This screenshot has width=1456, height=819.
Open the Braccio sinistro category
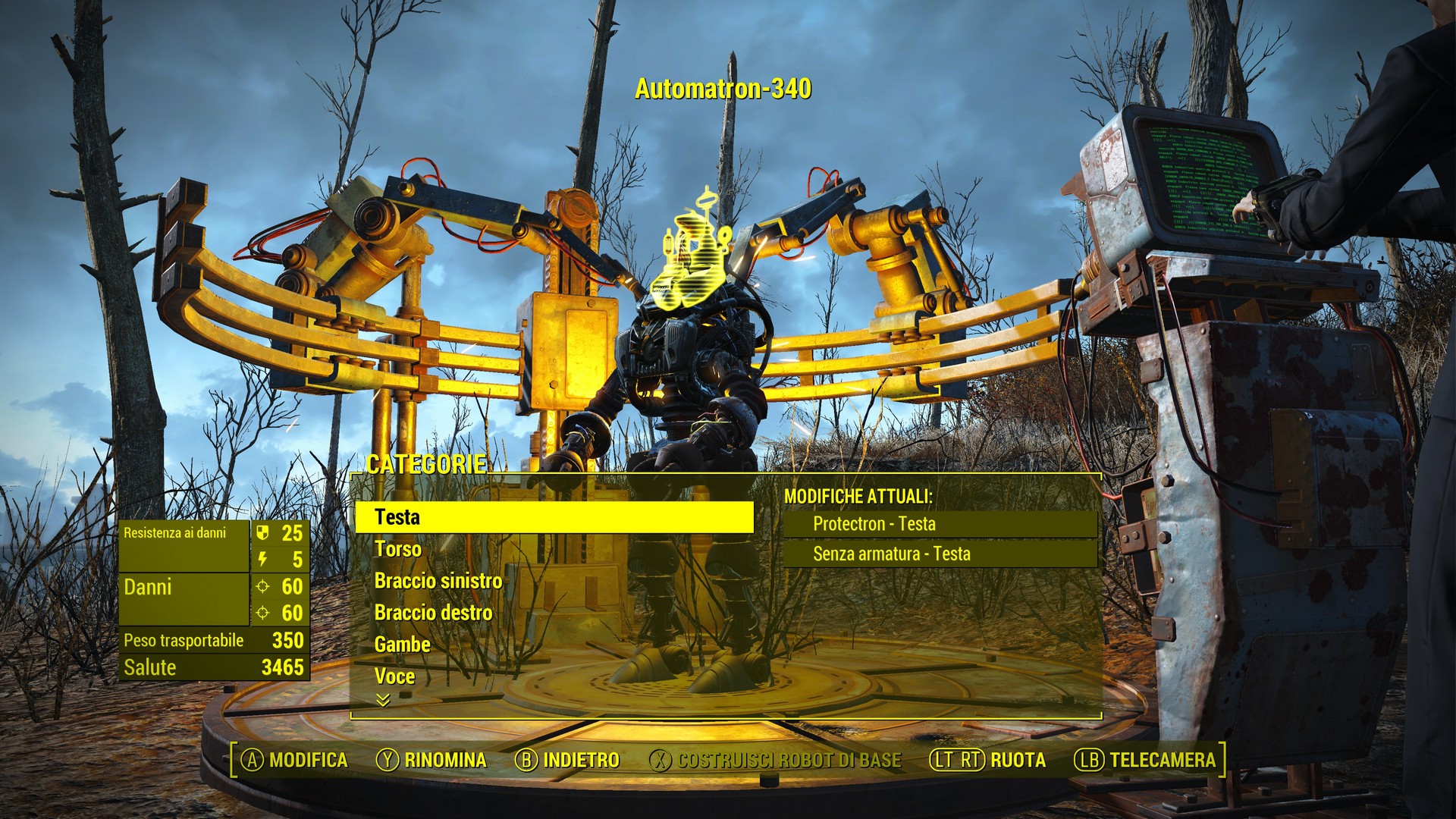pos(438,581)
